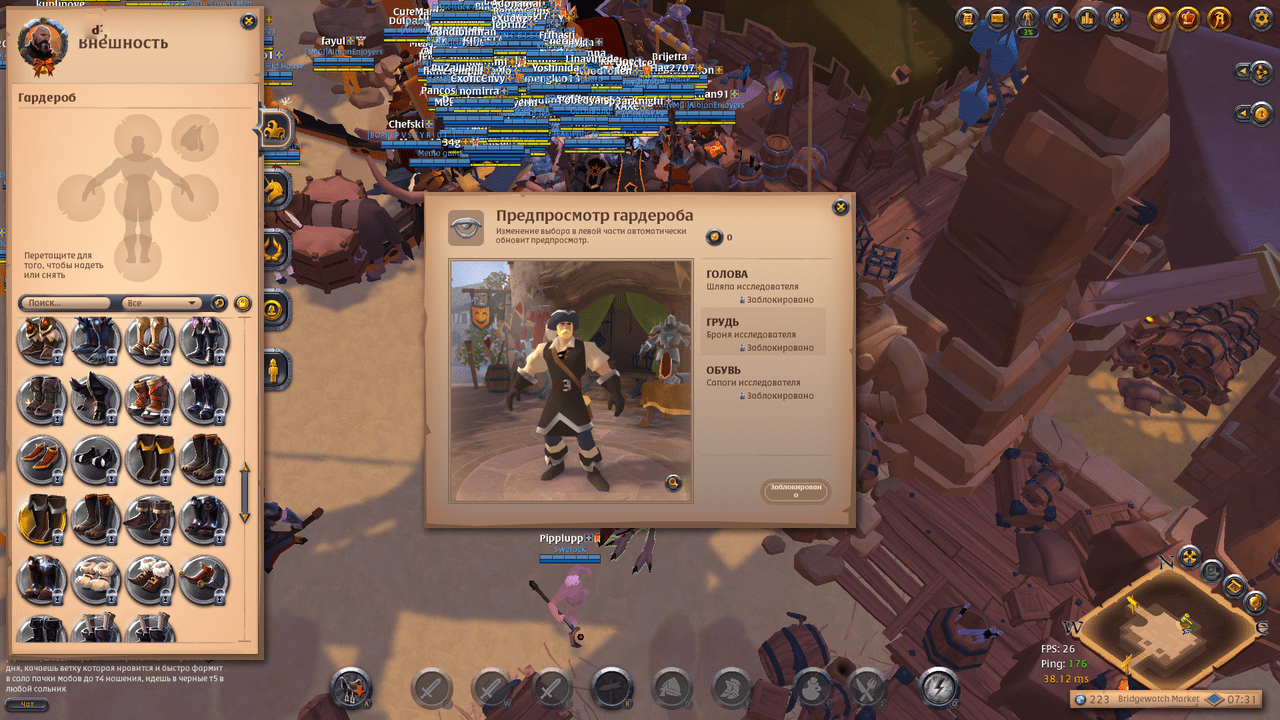
Task: Open the character stats body icon
Action: (x=1027, y=18)
